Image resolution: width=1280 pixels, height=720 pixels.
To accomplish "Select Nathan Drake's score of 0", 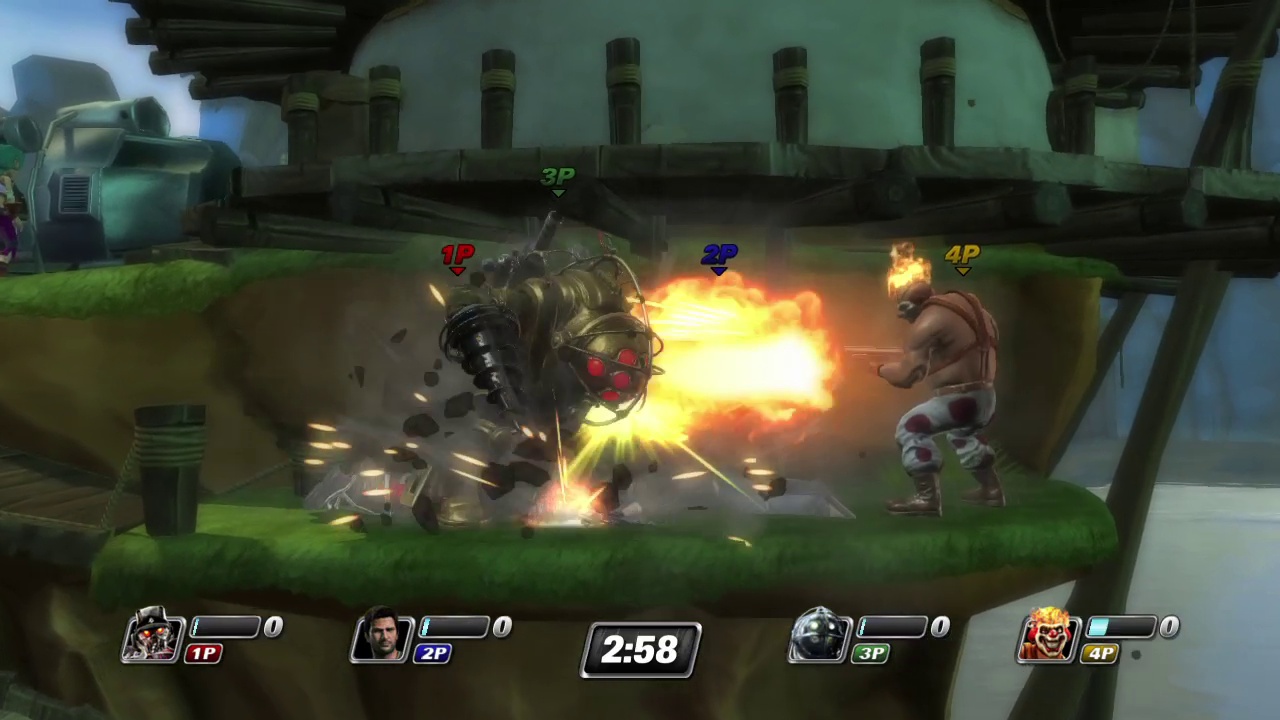I will [501, 626].
